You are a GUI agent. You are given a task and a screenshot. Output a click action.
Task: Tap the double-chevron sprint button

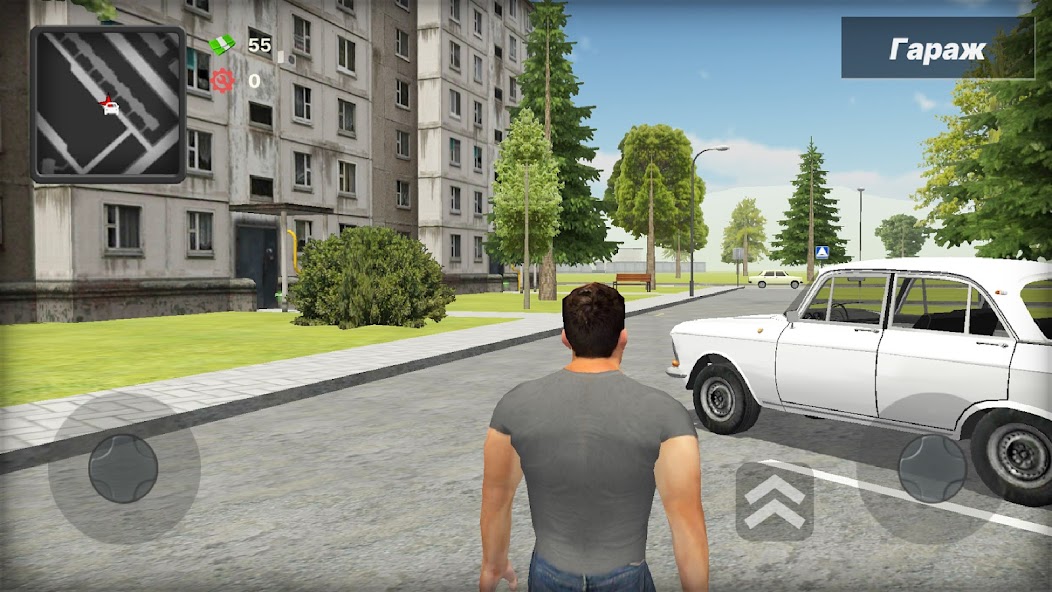(775, 501)
